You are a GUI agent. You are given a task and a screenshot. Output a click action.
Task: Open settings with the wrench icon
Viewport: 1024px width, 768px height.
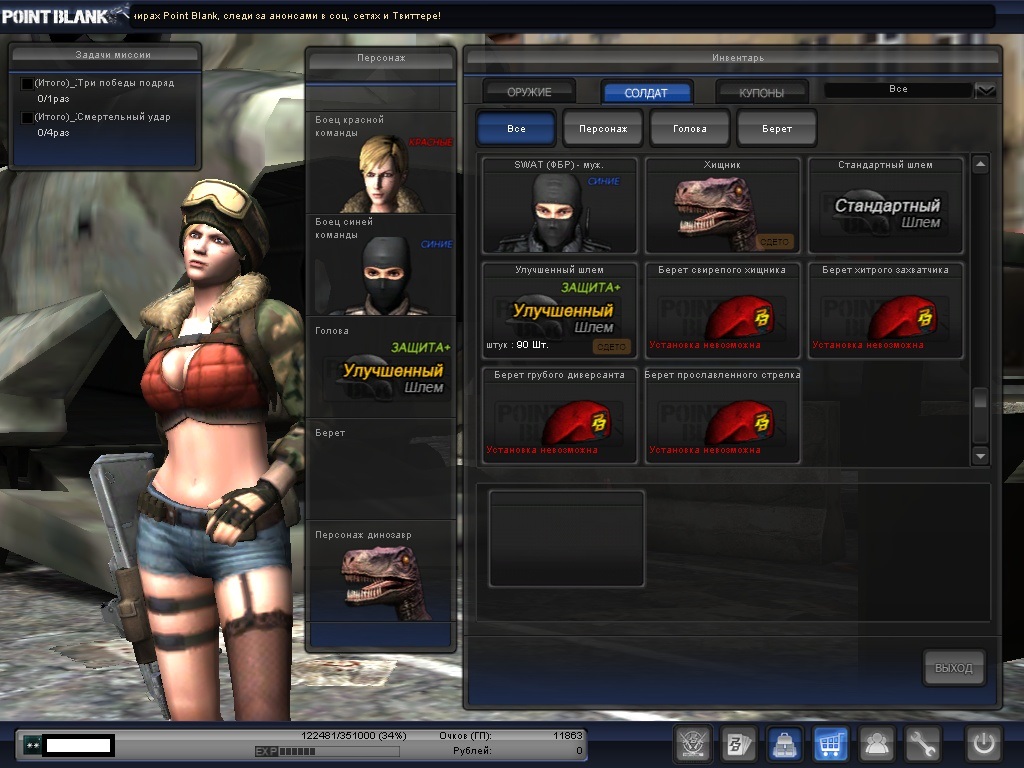tap(923, 744)
